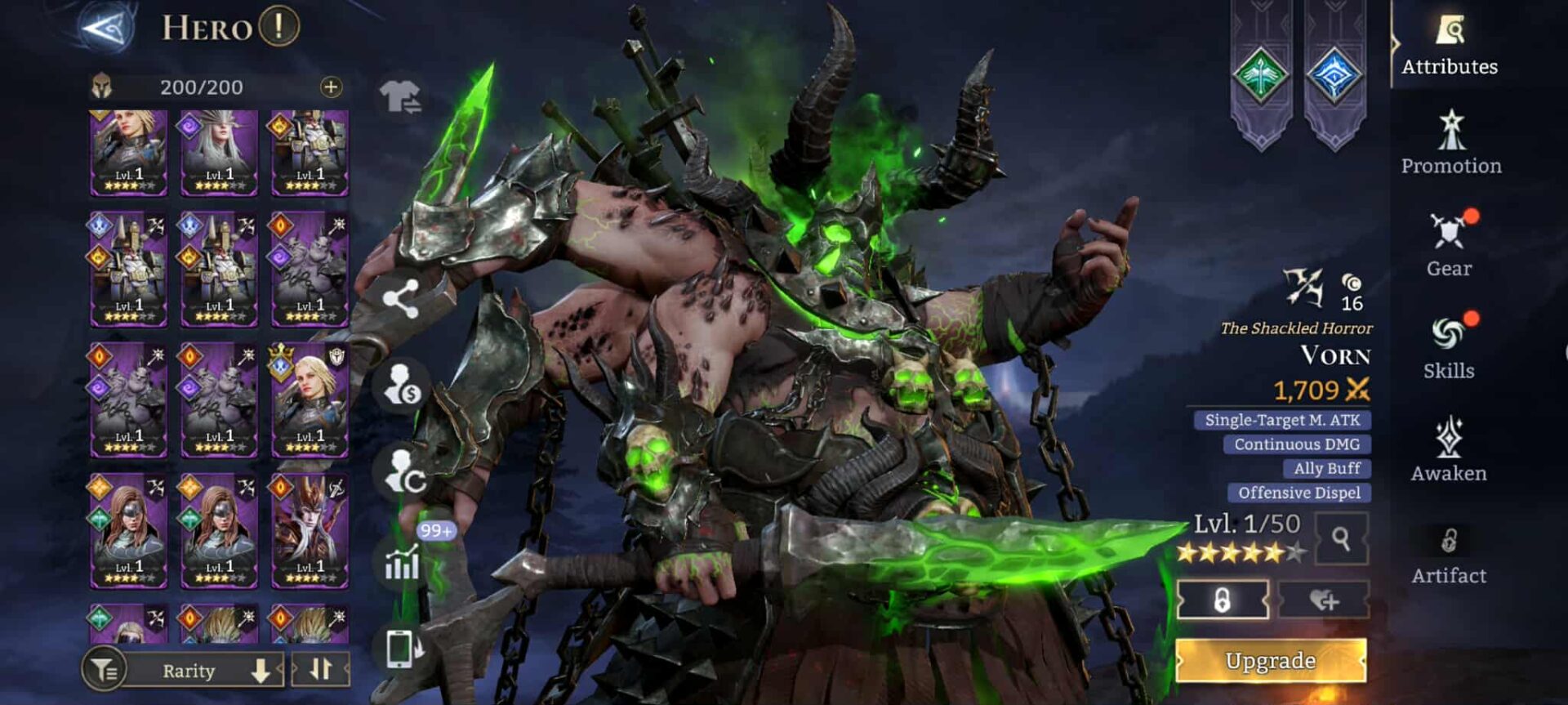Image resolution: width=1568 pixels, height=705 pixels.
Task: Reverse the sort order with the arrows button
Action: point(321,670)
